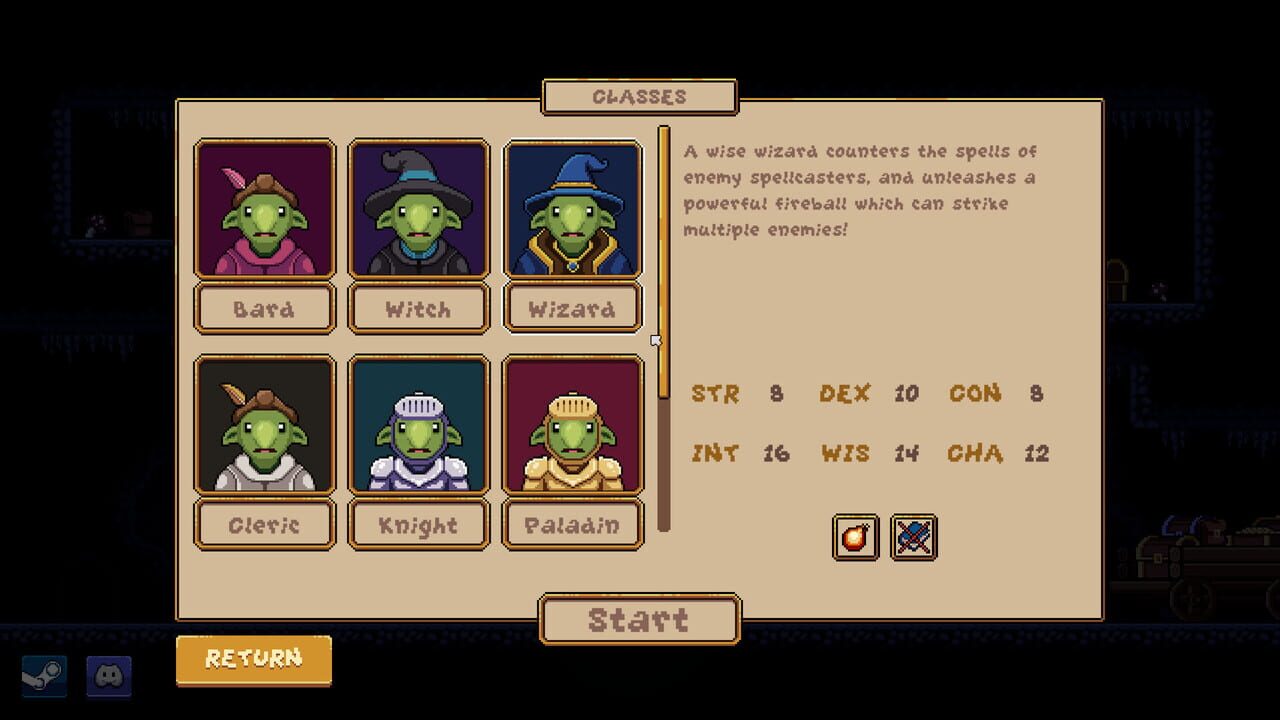Select the Cleric character portrait
This screenshot has height=720, width=1280.
(264, 425)
